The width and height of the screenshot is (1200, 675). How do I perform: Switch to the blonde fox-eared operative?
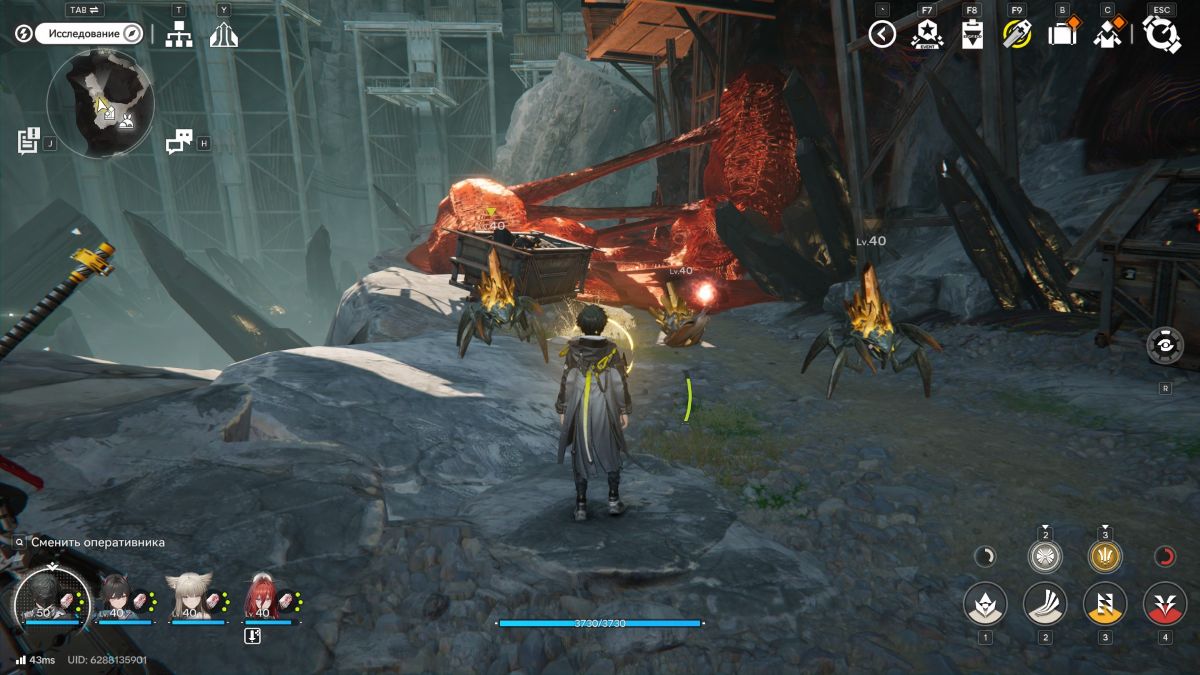190,596
